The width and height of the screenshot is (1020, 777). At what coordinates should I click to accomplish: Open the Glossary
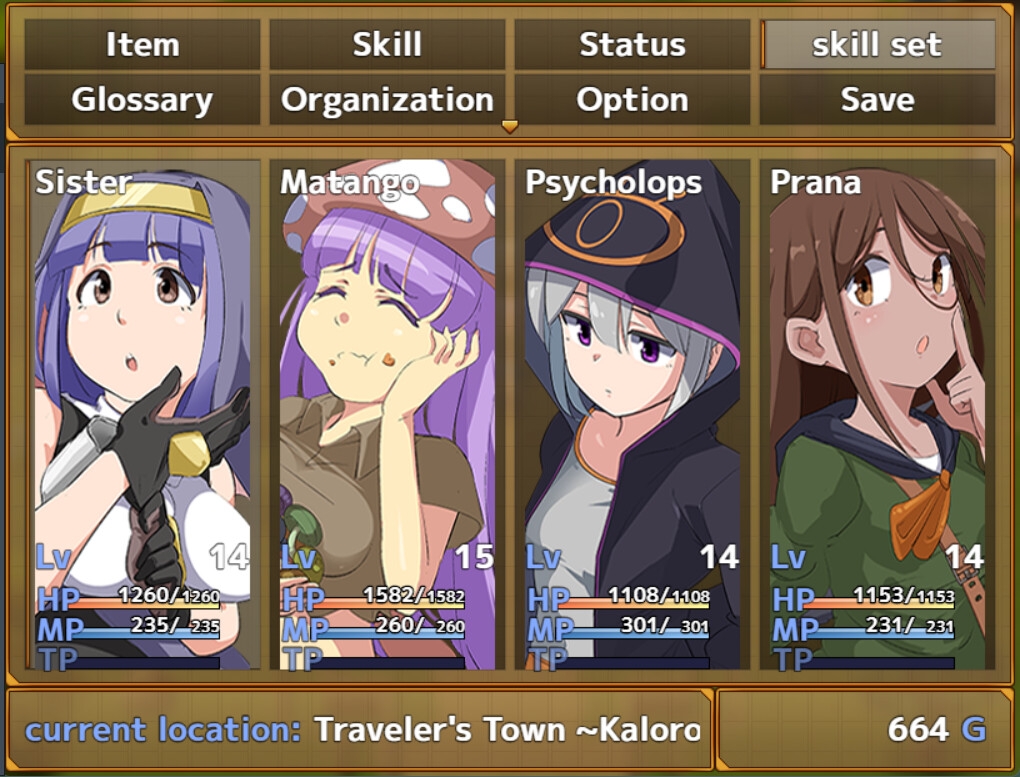click(x=142, y=100)
